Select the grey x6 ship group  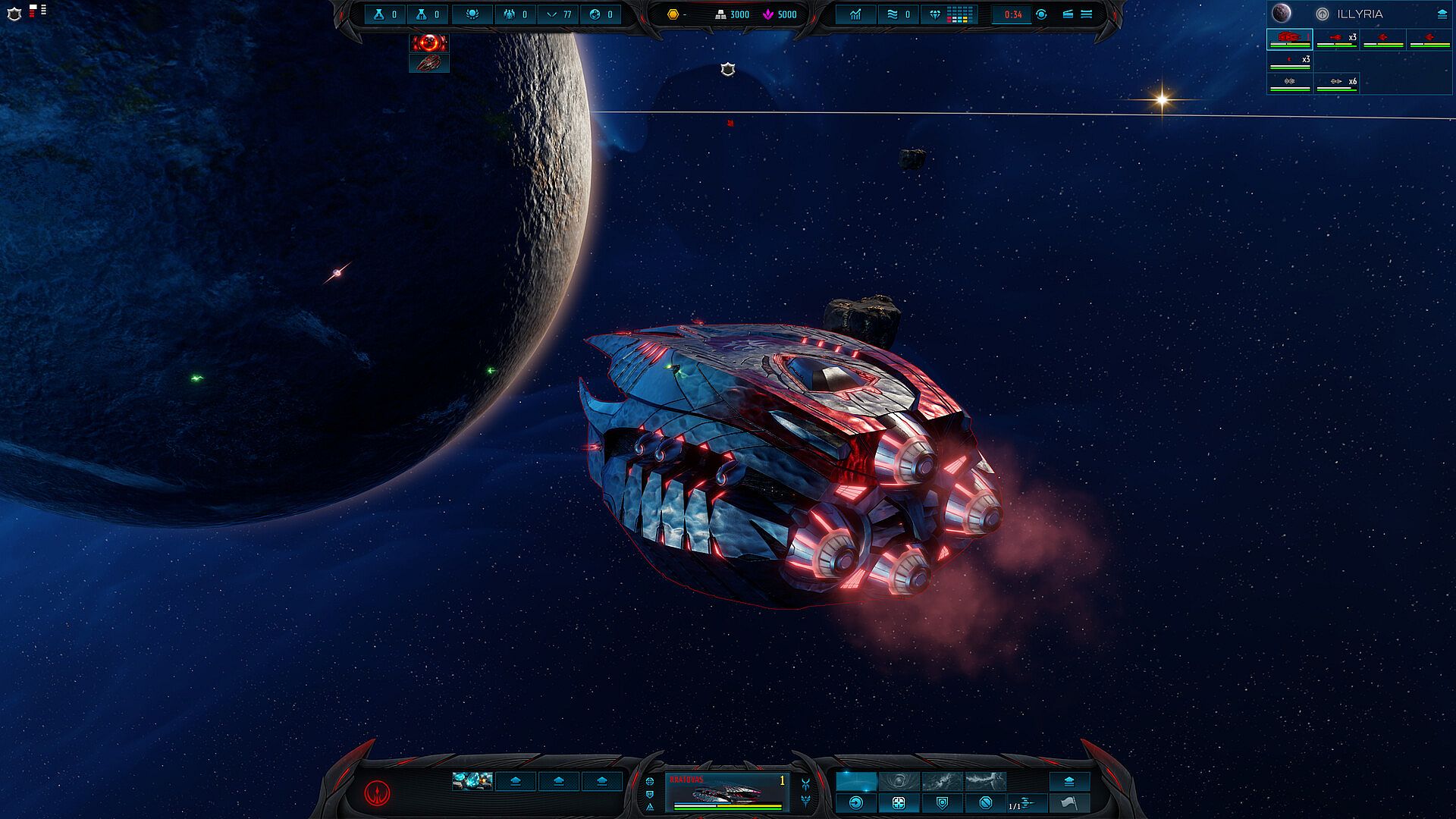1336,82
